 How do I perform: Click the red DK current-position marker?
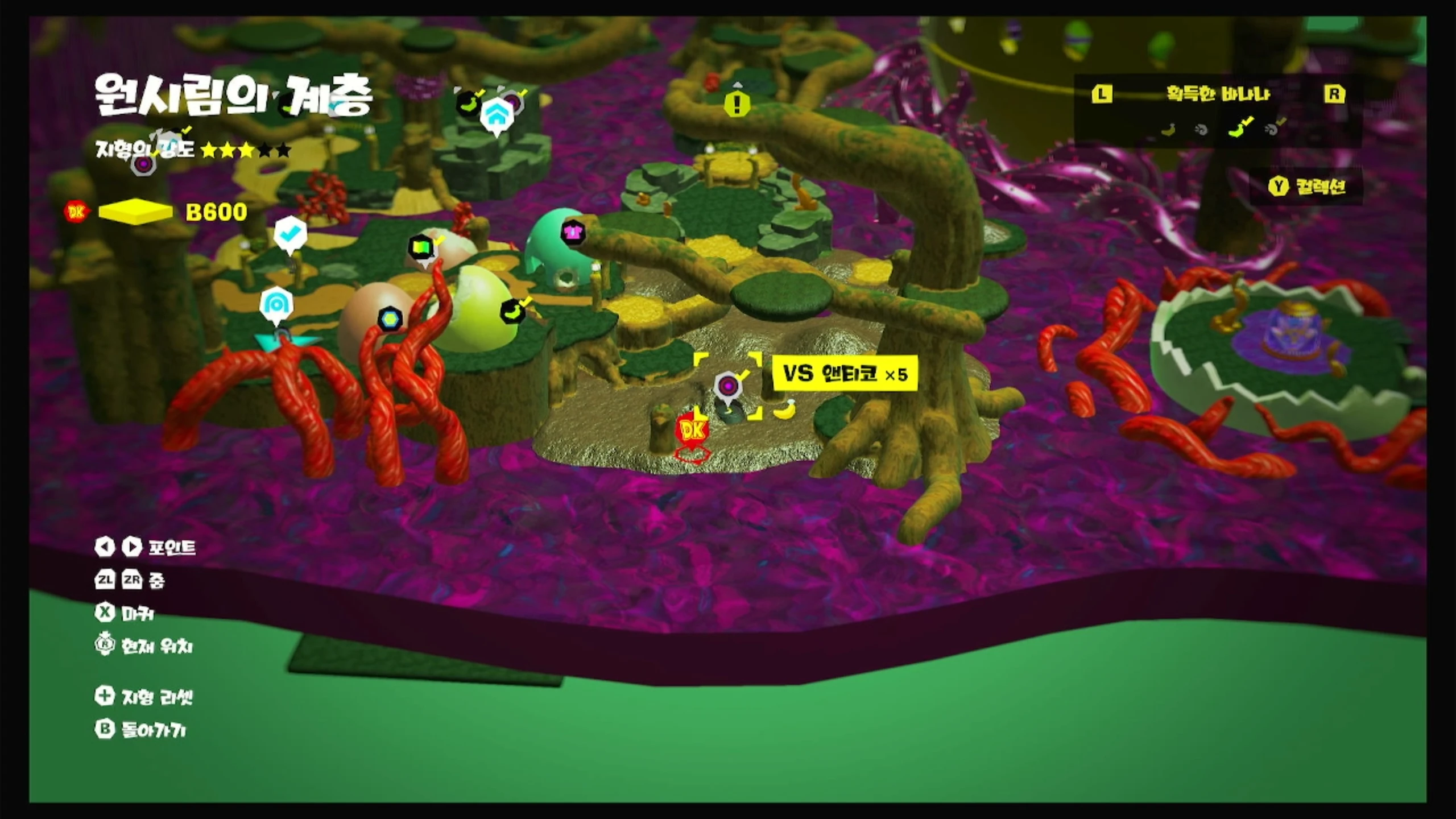[692, 431]
